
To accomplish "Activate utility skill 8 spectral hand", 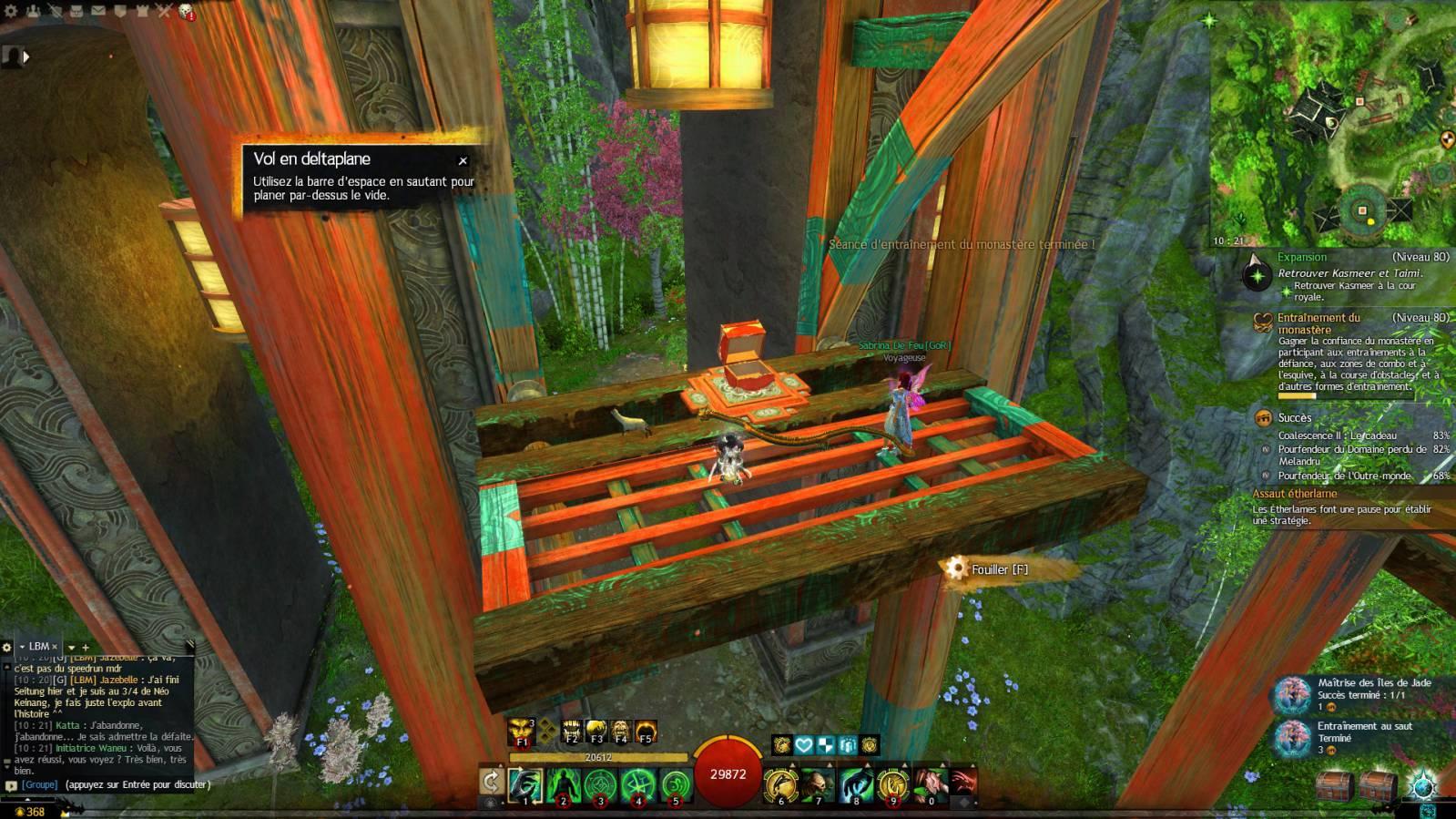I will coord(856,784).
